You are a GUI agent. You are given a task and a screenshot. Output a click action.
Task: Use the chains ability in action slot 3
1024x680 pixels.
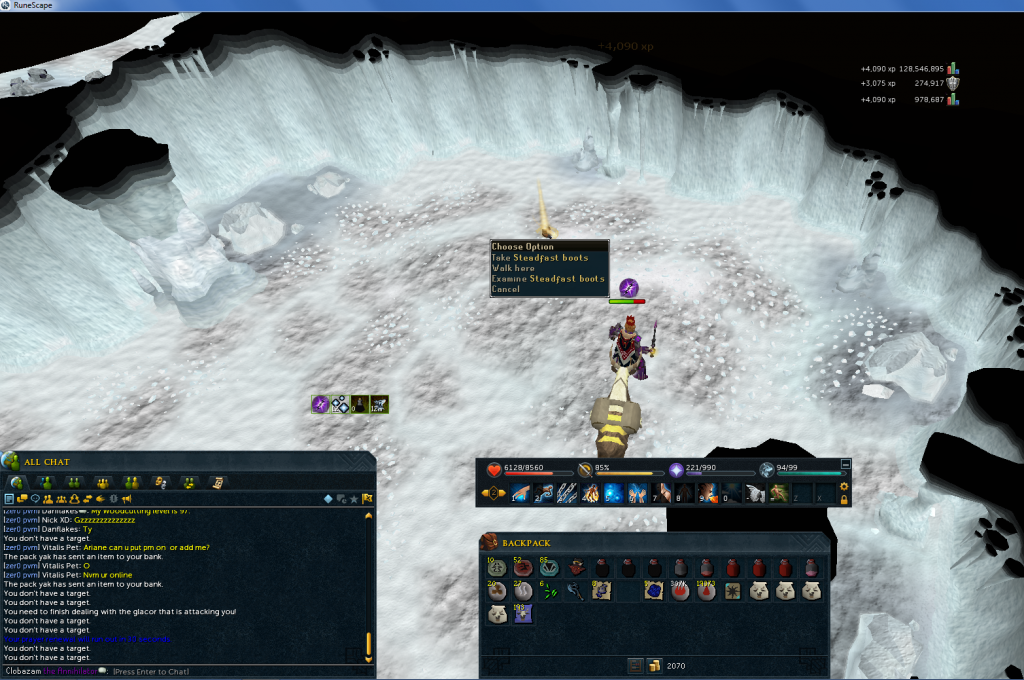567,493
